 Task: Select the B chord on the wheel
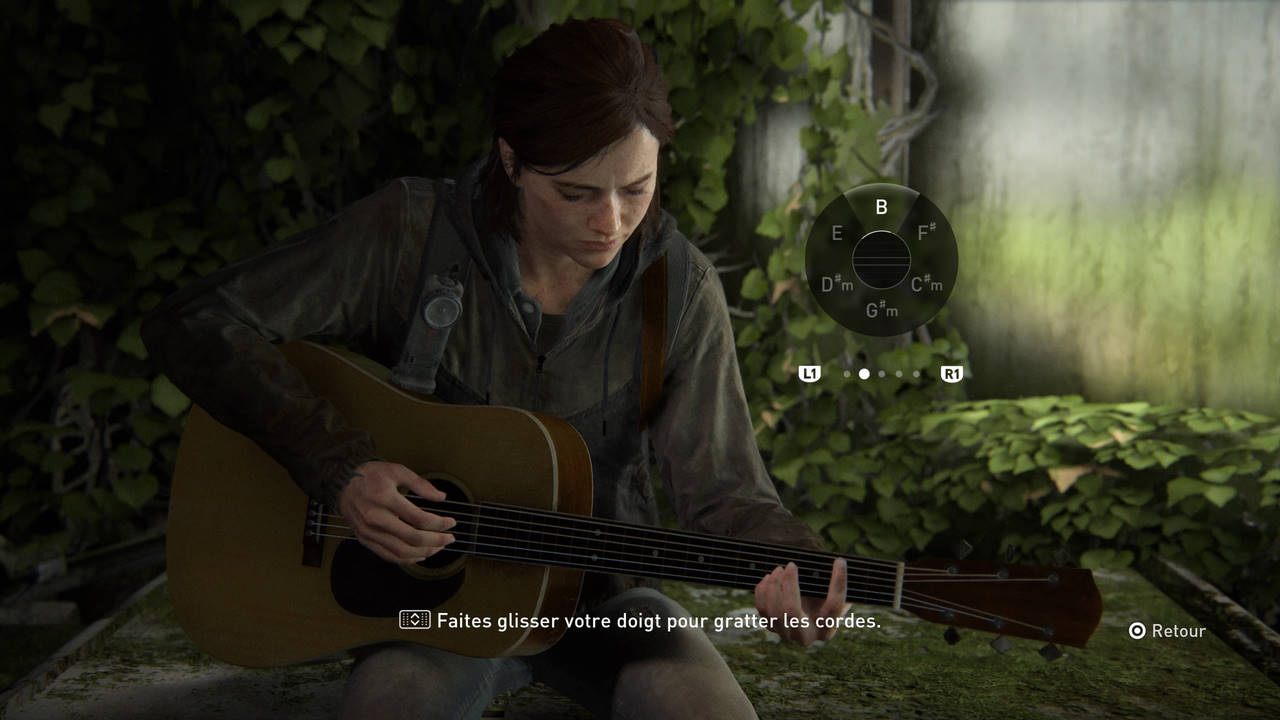[881, 208]
